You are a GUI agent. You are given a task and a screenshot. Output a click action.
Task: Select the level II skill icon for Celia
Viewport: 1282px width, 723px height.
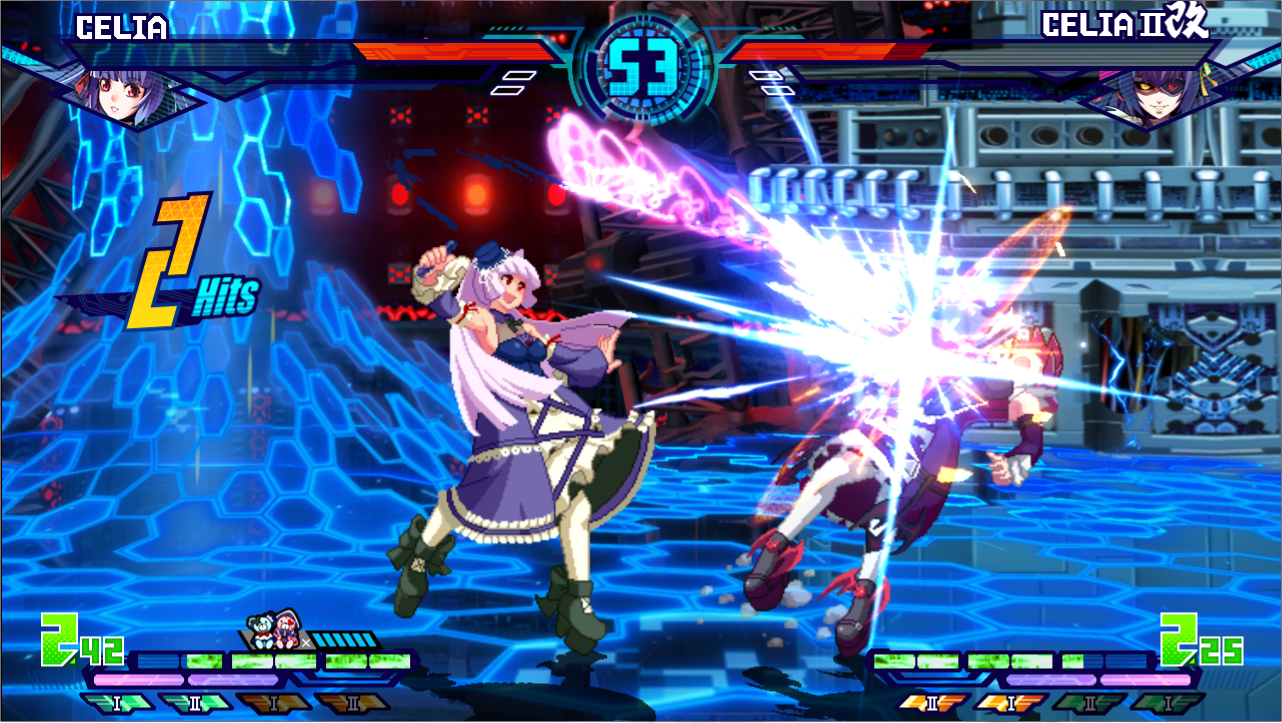click(x=195, y=702)
